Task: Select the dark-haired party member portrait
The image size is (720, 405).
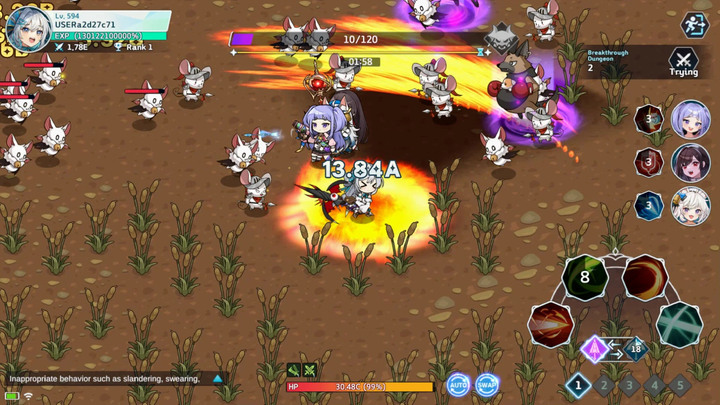Action: (x=690, y=163)
